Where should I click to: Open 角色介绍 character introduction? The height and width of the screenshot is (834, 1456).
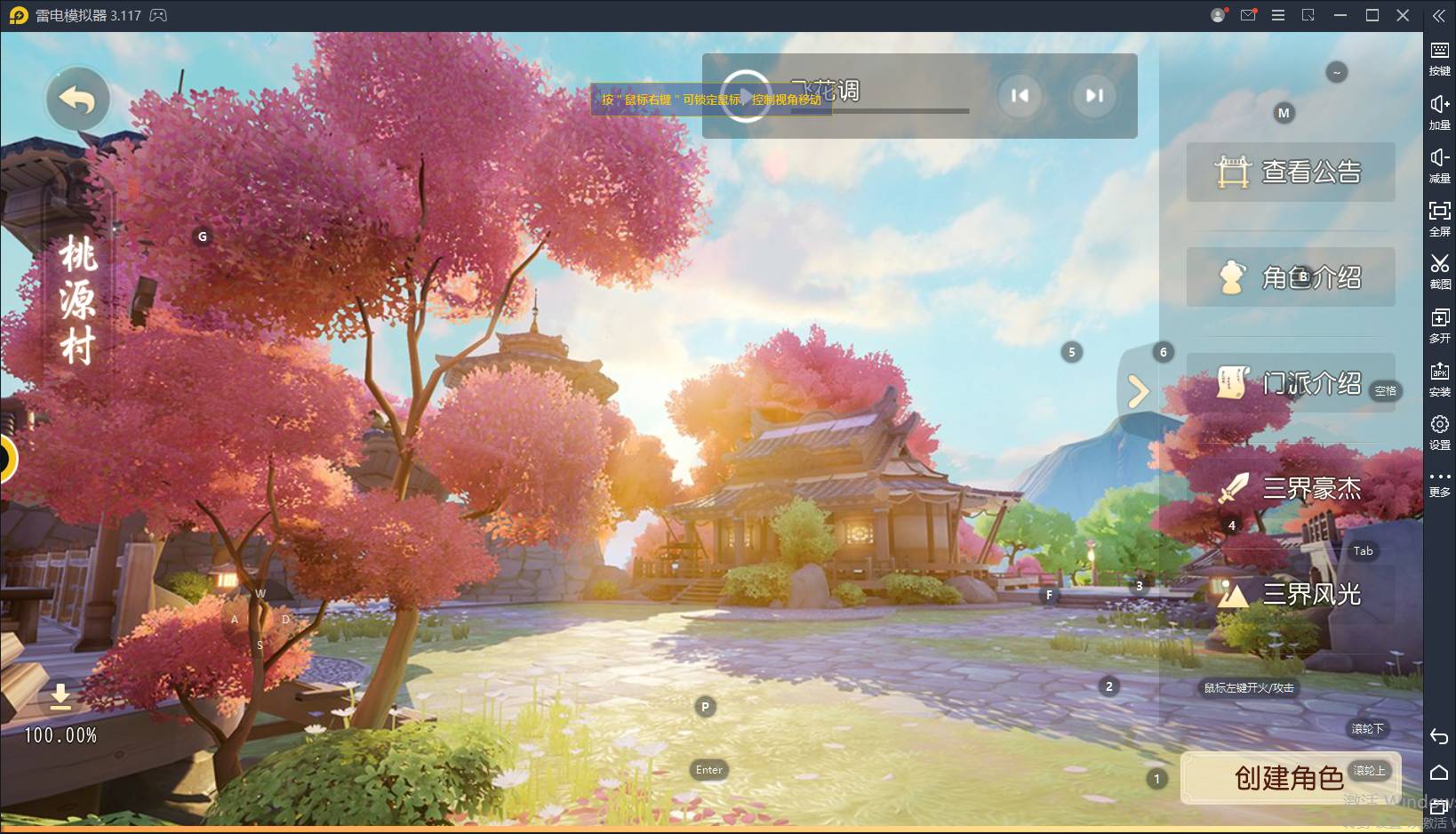coord(1290,277)
